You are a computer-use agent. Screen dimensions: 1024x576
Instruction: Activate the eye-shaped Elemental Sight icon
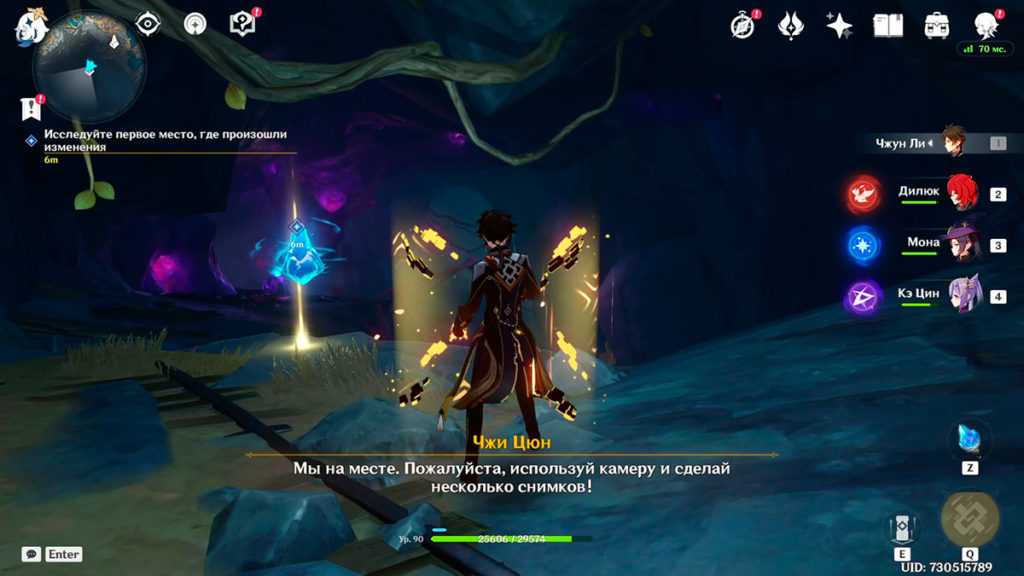pyautogui.click(x=148, y=24)
